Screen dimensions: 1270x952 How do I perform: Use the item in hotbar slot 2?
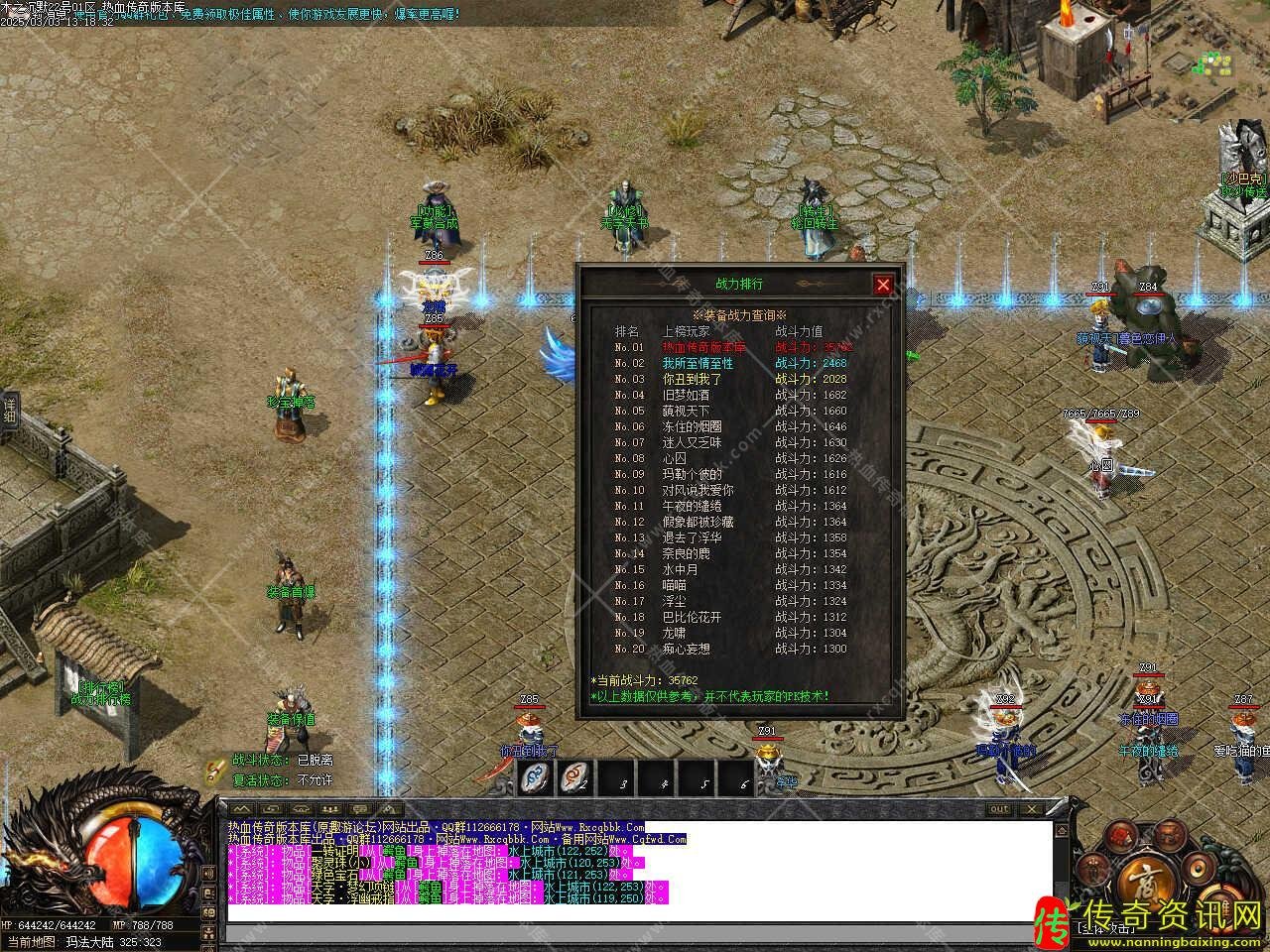pos(577,778)
